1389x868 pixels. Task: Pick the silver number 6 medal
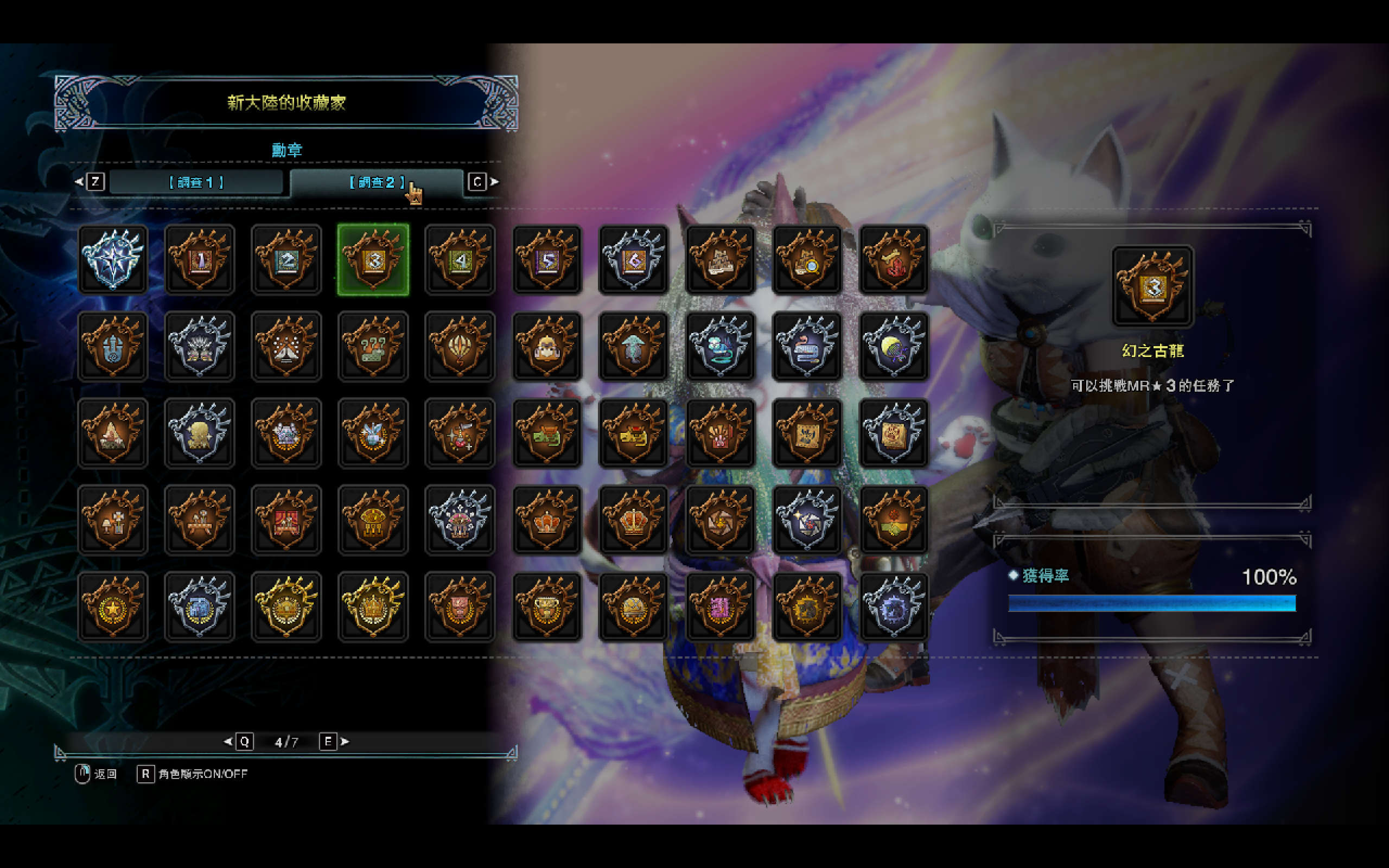(634, 260)
